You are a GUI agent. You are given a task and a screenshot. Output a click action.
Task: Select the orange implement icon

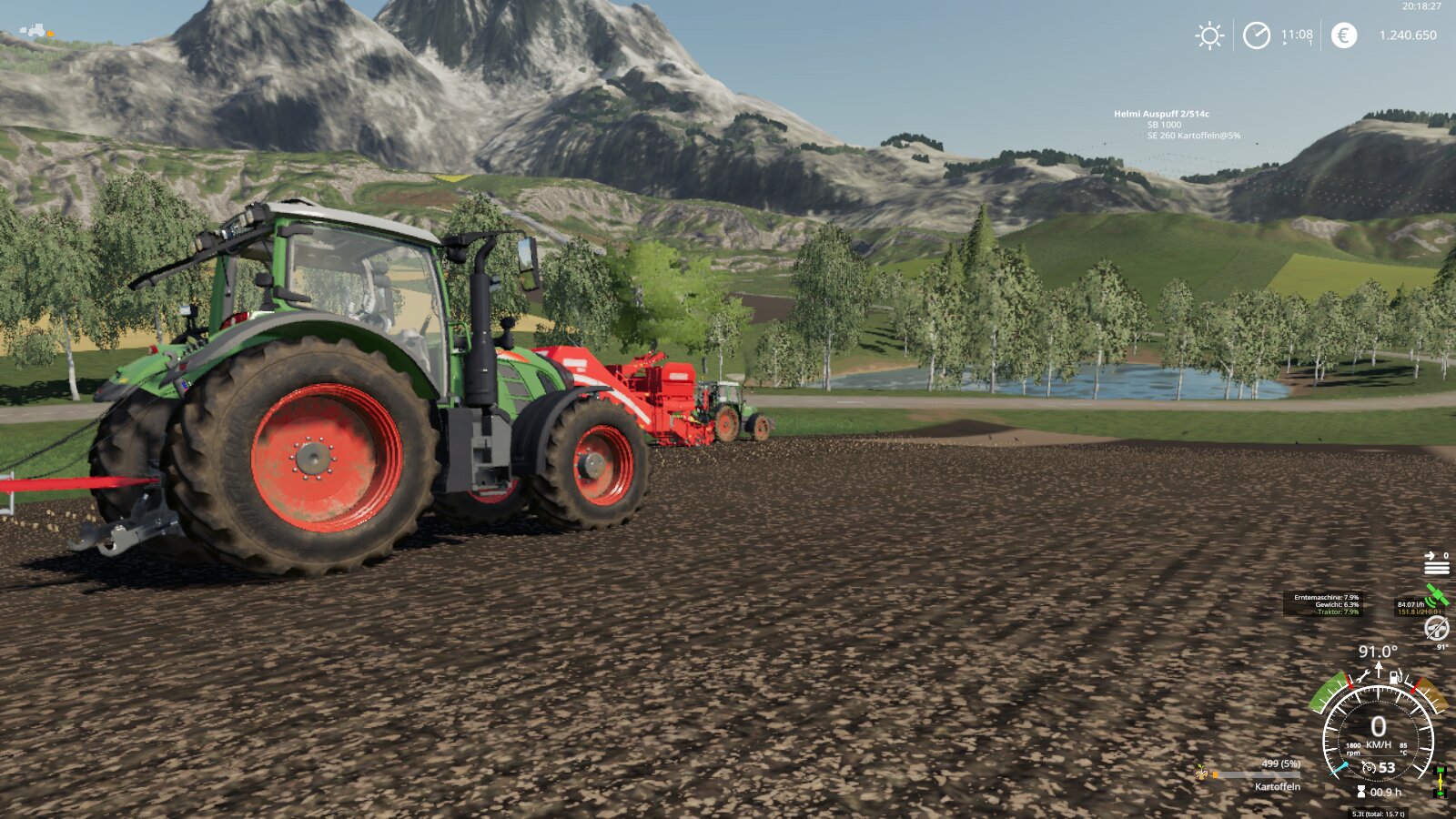click(x=50, y=34)
